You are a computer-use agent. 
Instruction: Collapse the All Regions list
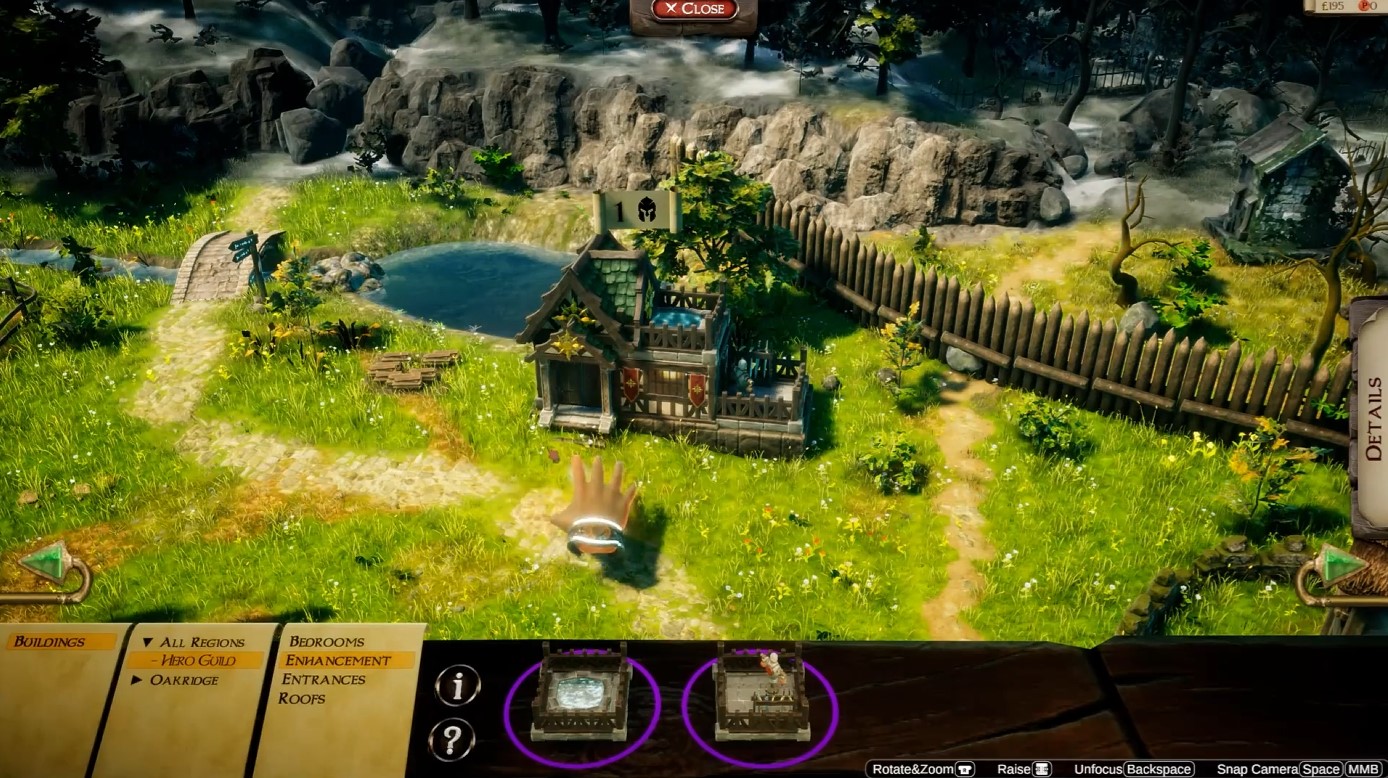147,642
